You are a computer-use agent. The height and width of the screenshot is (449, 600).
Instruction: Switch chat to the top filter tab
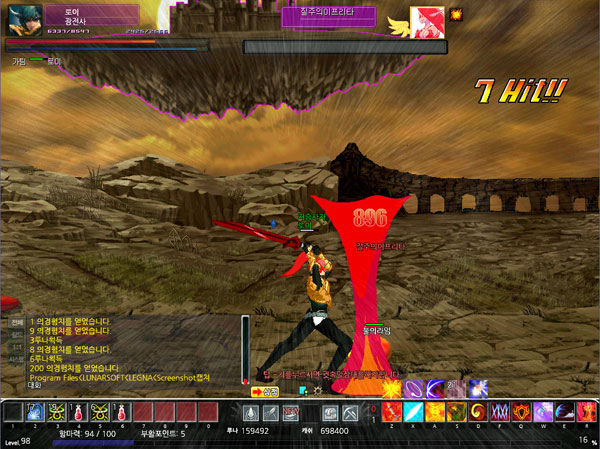click(x=17, y=323)
